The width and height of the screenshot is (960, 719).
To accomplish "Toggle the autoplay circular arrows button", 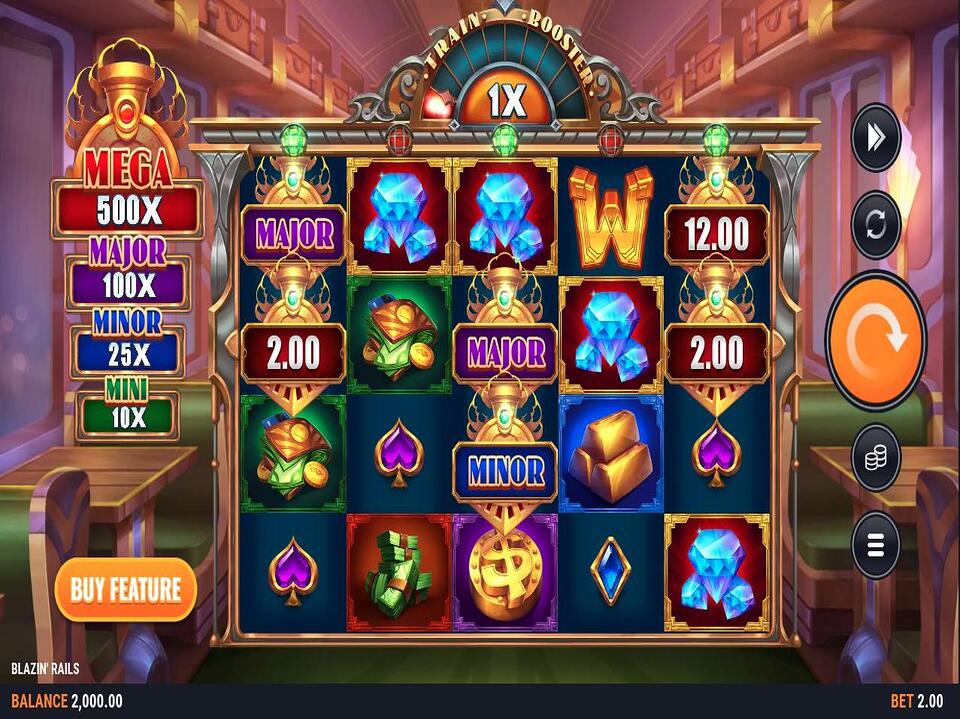I will (x=875, y=224).
